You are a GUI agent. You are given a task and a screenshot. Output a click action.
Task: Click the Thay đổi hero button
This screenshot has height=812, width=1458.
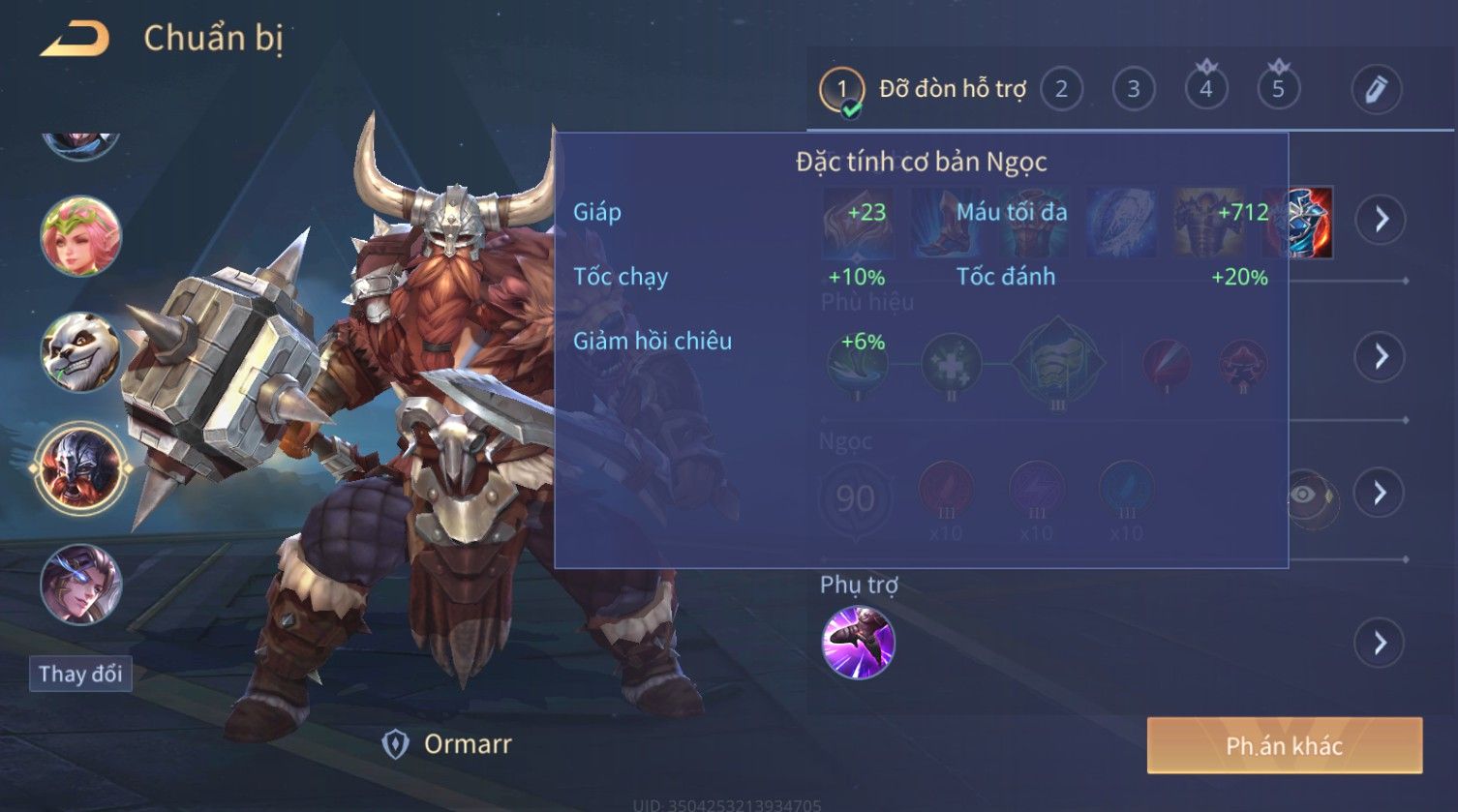(x=80, y=674)
